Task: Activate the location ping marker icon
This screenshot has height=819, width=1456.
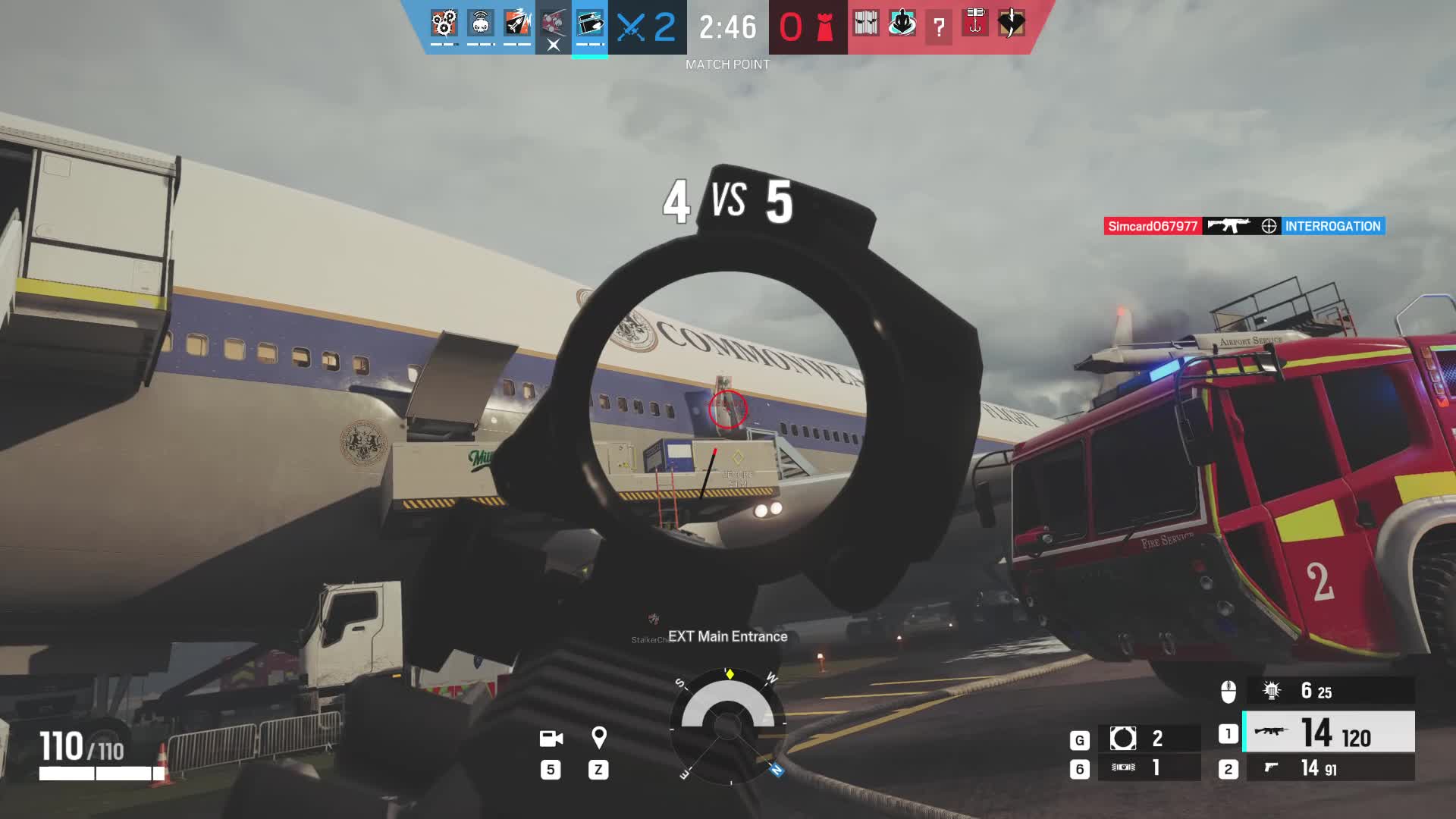Action: pos(598,738)
